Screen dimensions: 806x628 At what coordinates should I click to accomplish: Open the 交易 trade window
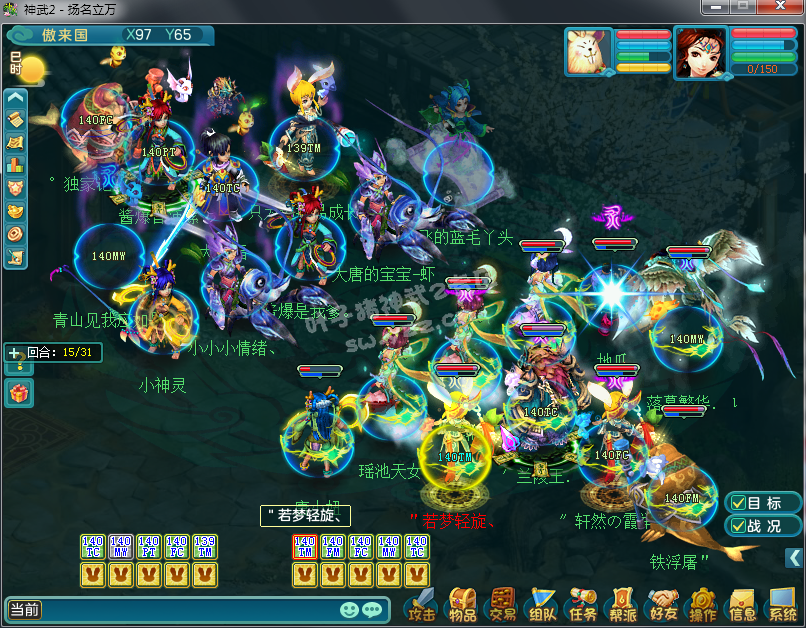coord(501,605)
